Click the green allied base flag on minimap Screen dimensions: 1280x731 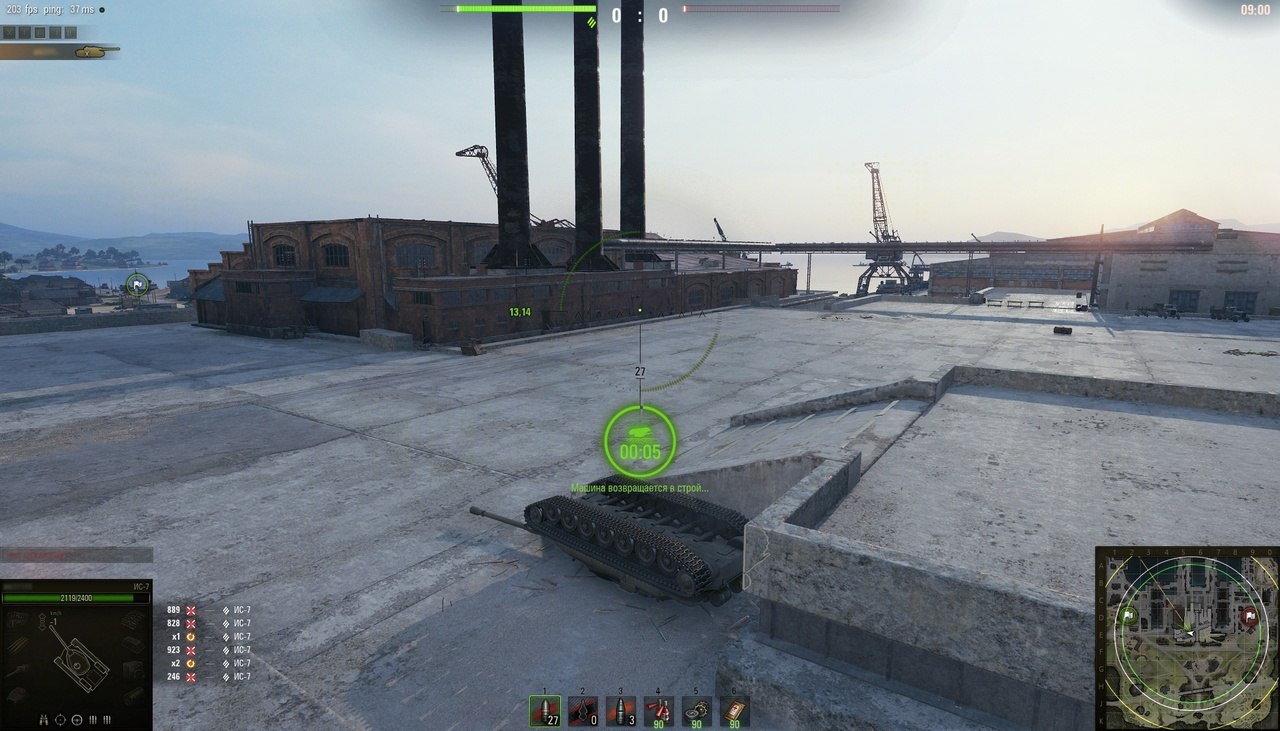[1128, 615]
